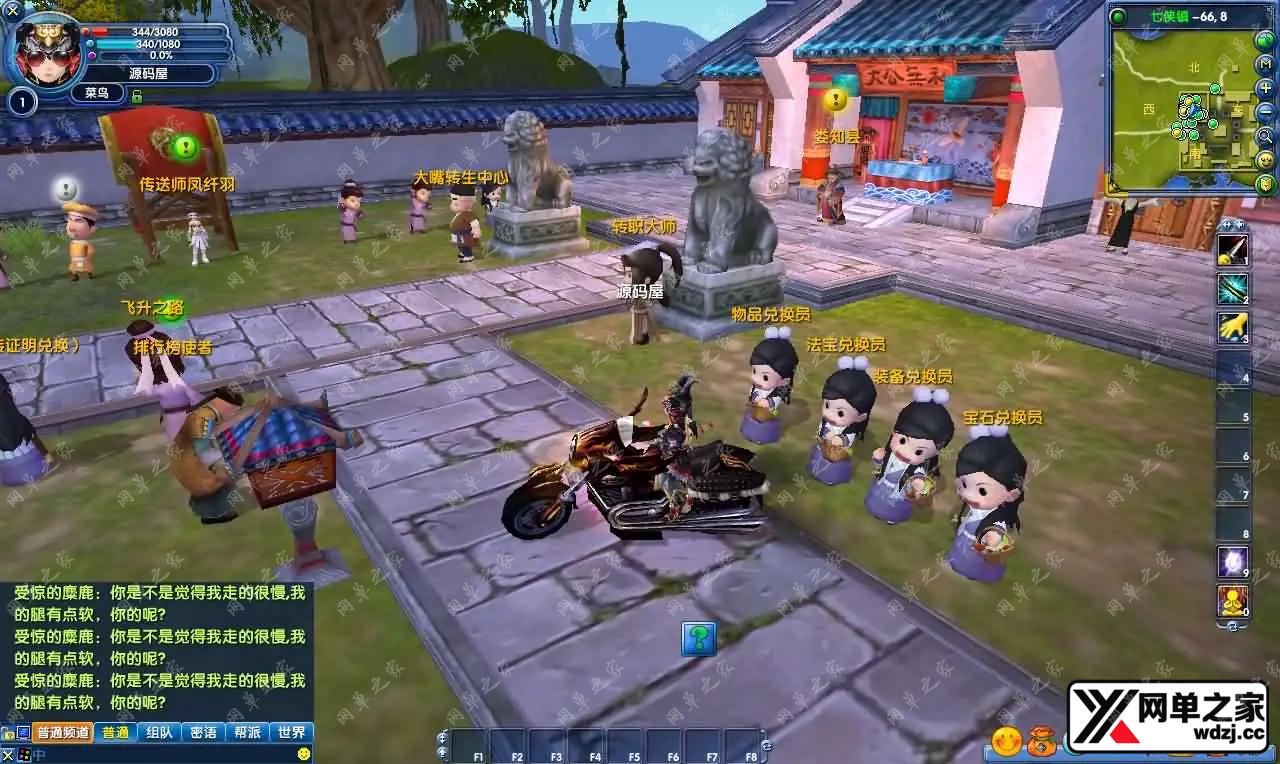Screen dimensions: 1280x764
Task: Open the chat emoji smiley picker
Action: [304, 753]
